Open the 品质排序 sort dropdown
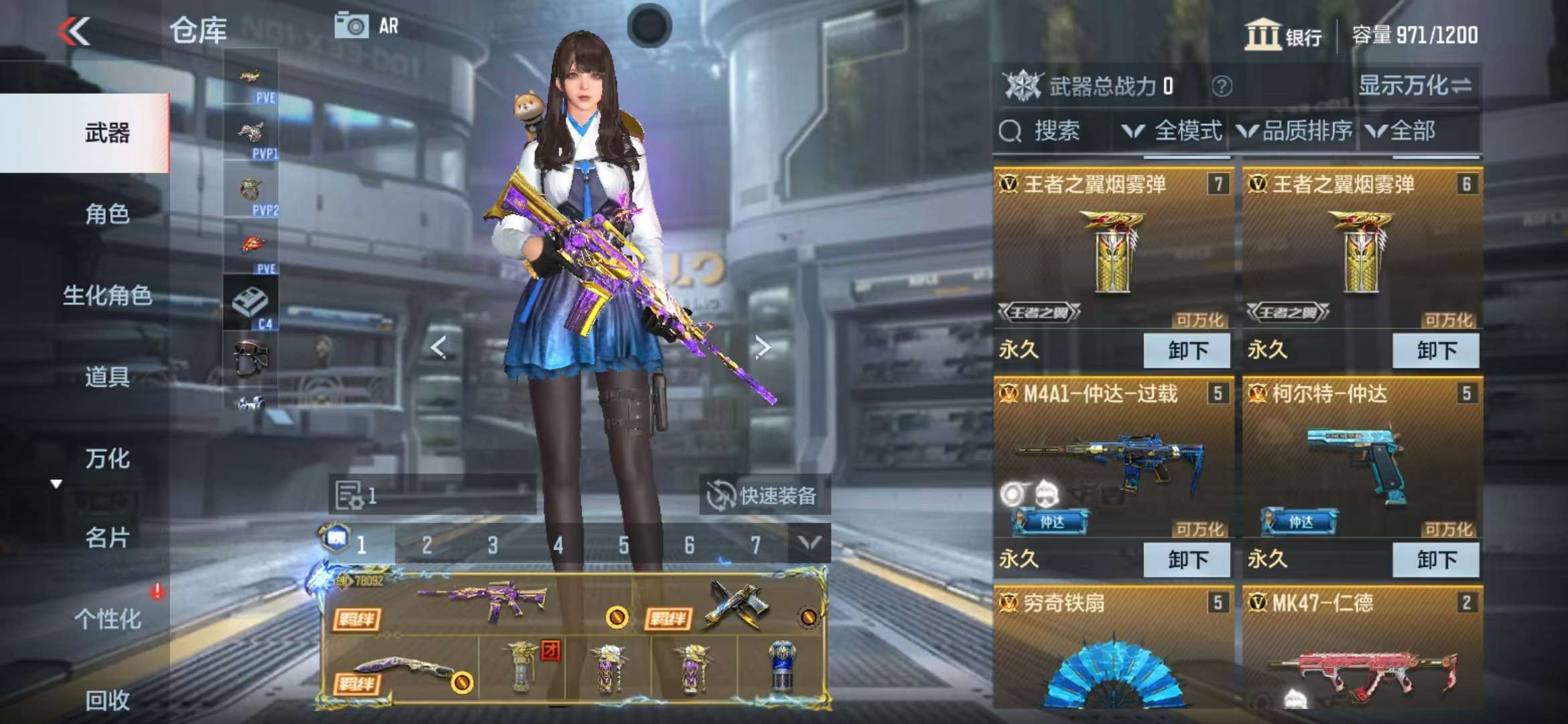1568x724 pixels. (1295, 131)
